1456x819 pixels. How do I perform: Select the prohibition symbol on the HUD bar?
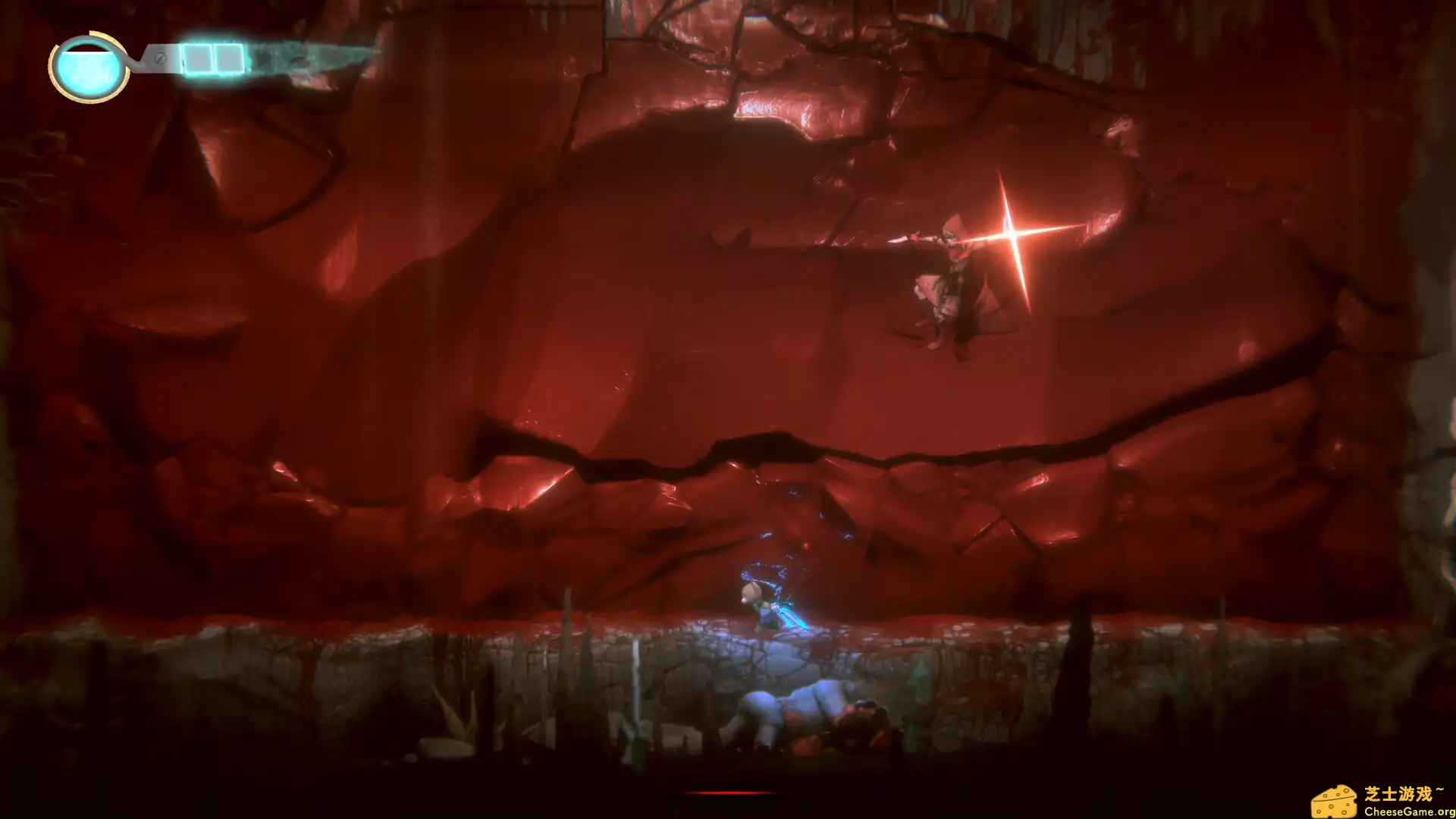click(160, 58)
